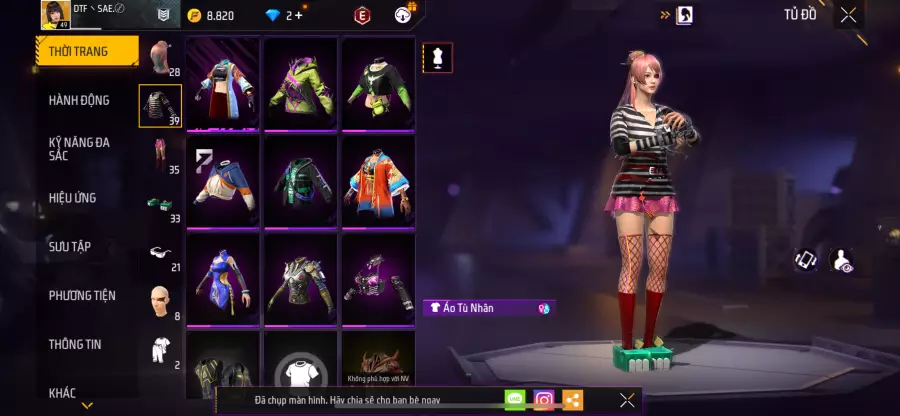Go to the Sưu Tập tab
Screen dimensions: 900x416
point(70,246)
